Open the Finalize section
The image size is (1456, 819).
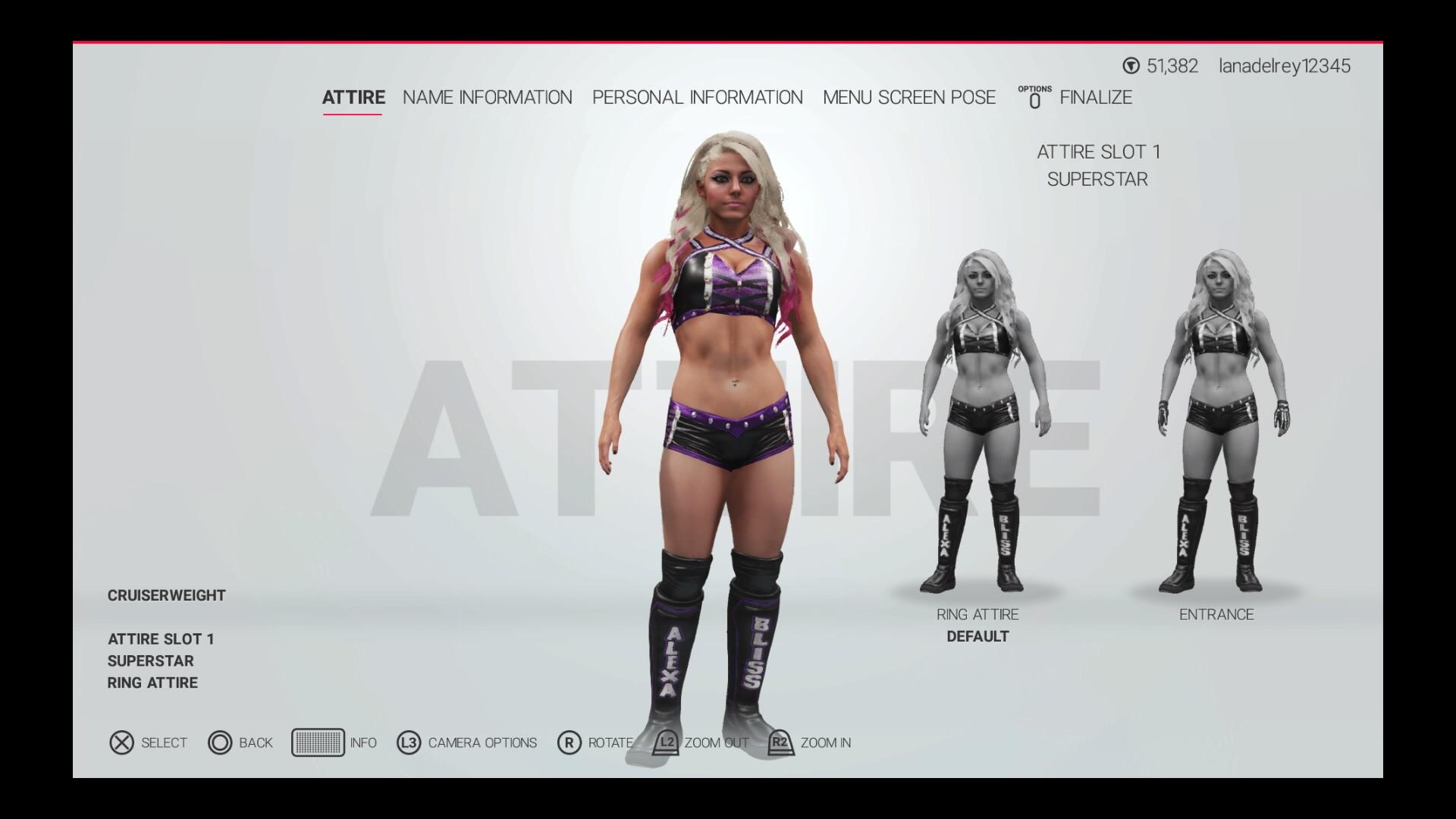click(x=1097, y=97)
